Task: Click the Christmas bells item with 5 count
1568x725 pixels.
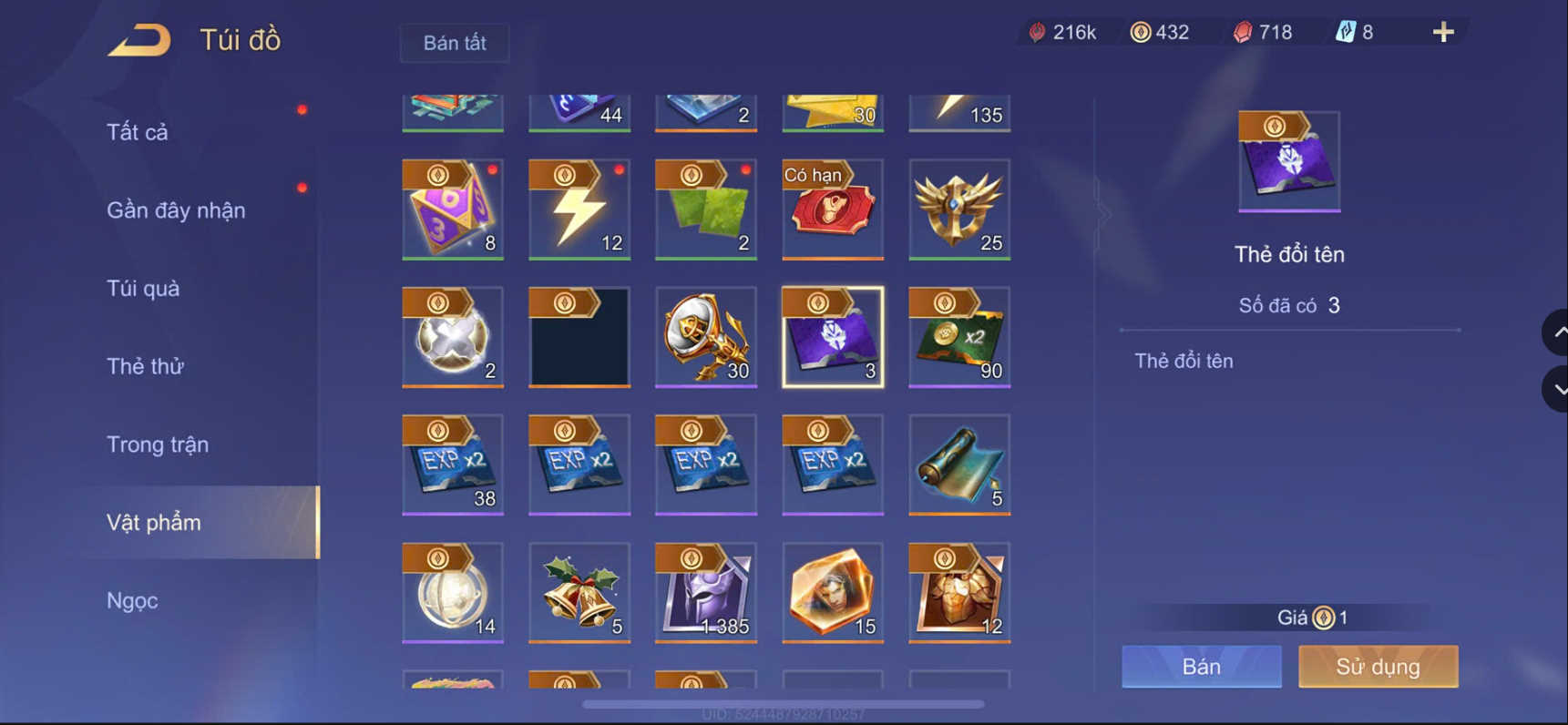Action: [579, 592]
